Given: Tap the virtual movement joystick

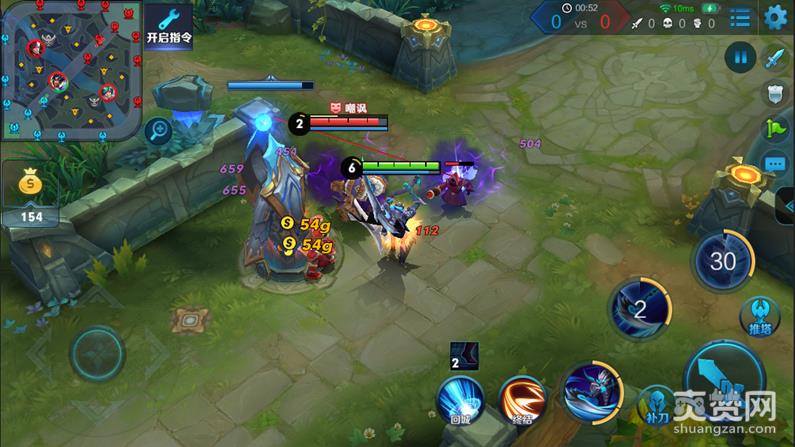Looking at the screenshot, I should click(x=96, y=353).
